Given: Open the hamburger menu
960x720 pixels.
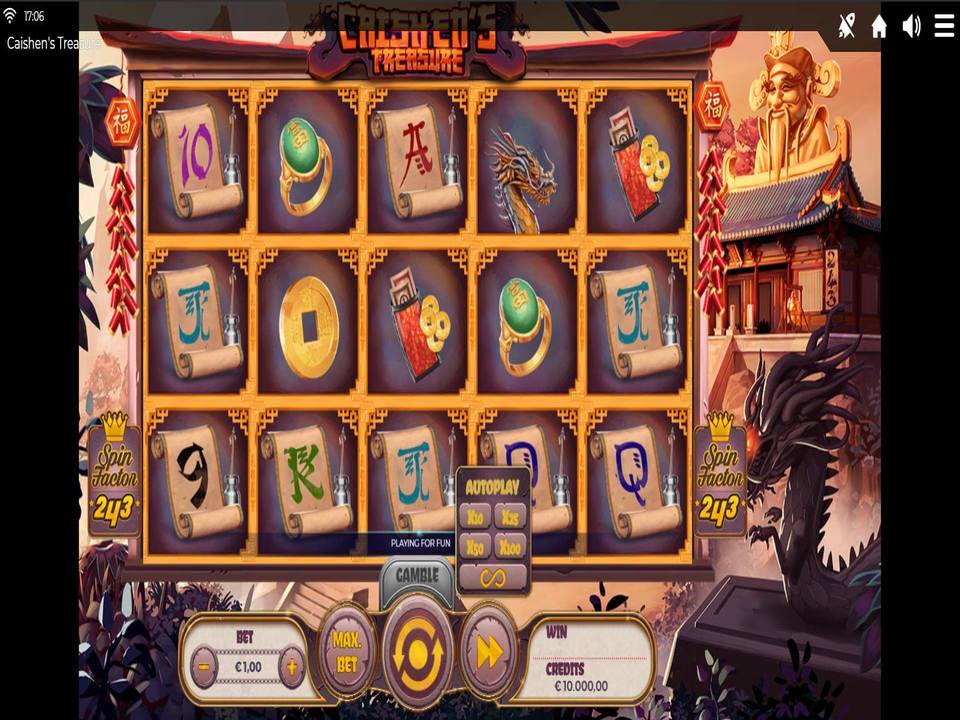Looking at the screenshot, I should click(x=944, y=27).
